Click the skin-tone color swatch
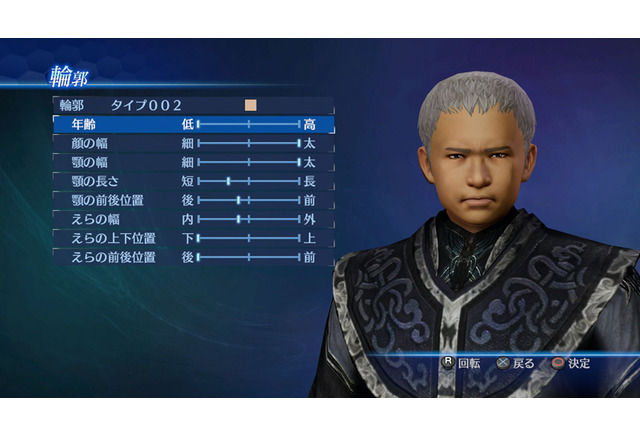 point(250,105)
